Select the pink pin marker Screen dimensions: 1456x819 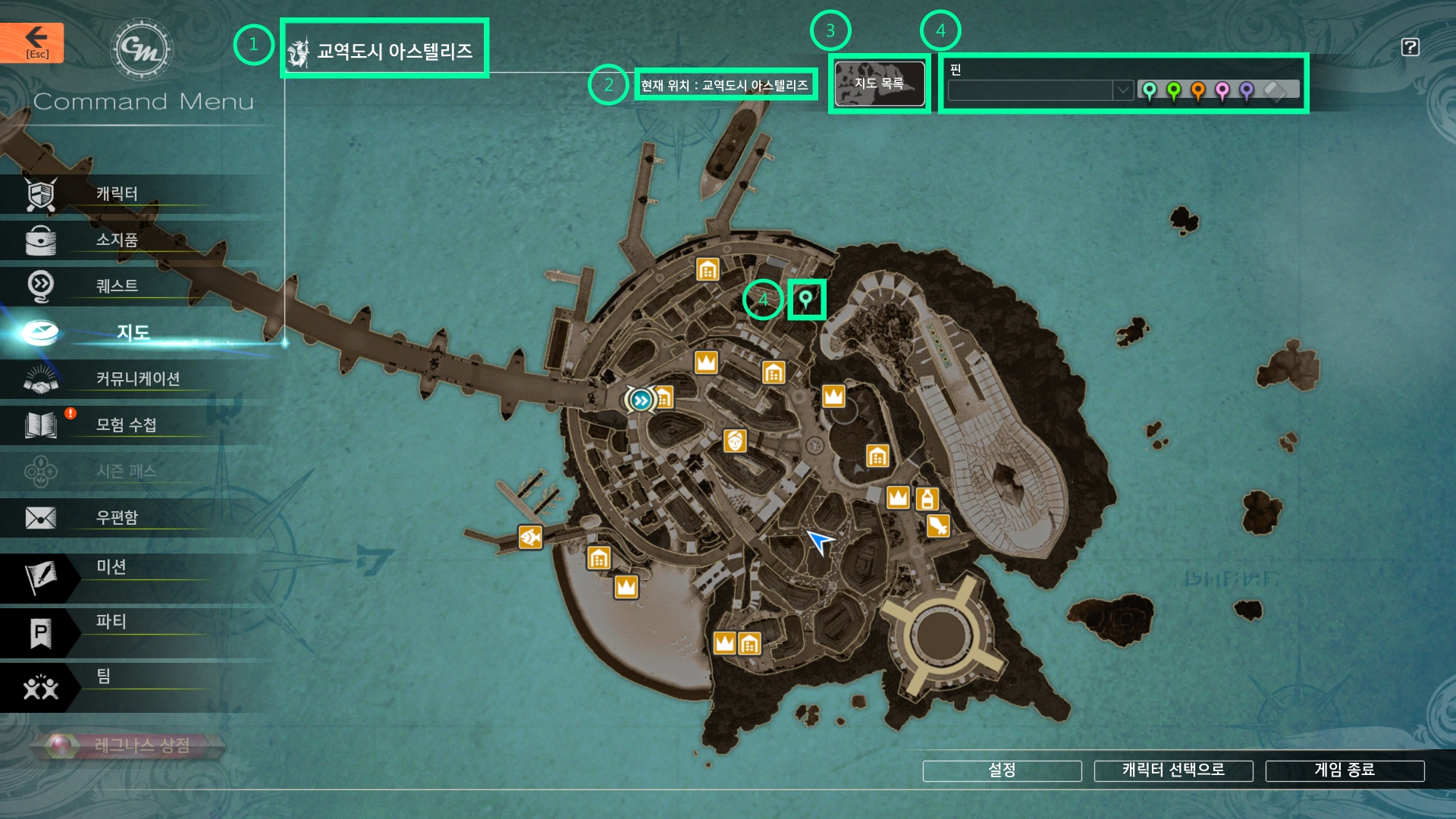[x=1222, y=91]
